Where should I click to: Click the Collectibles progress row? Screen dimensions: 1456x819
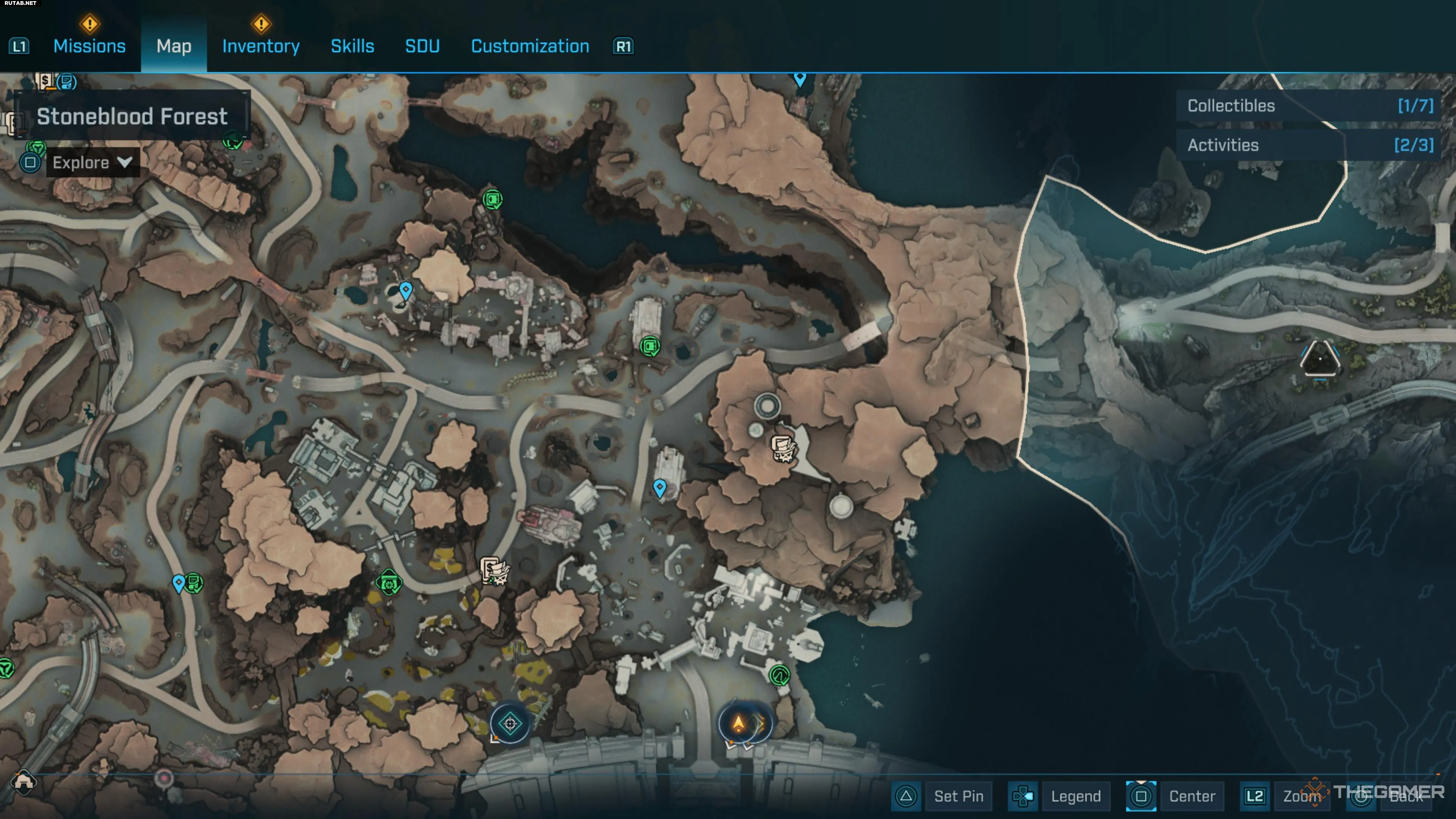click(x=1309, y=106)
